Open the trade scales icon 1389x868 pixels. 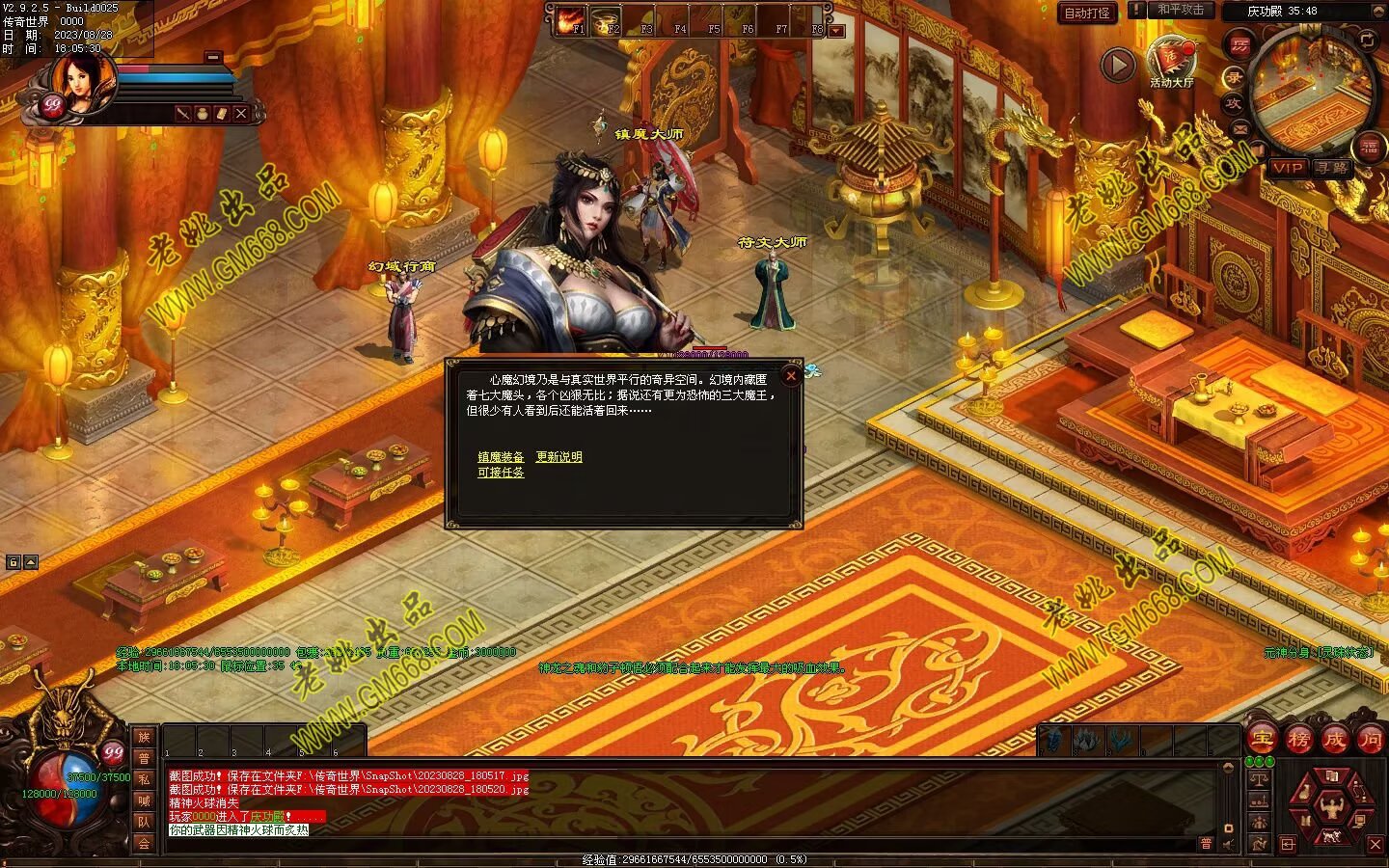pyautogui.click(x=1258, y=777)
